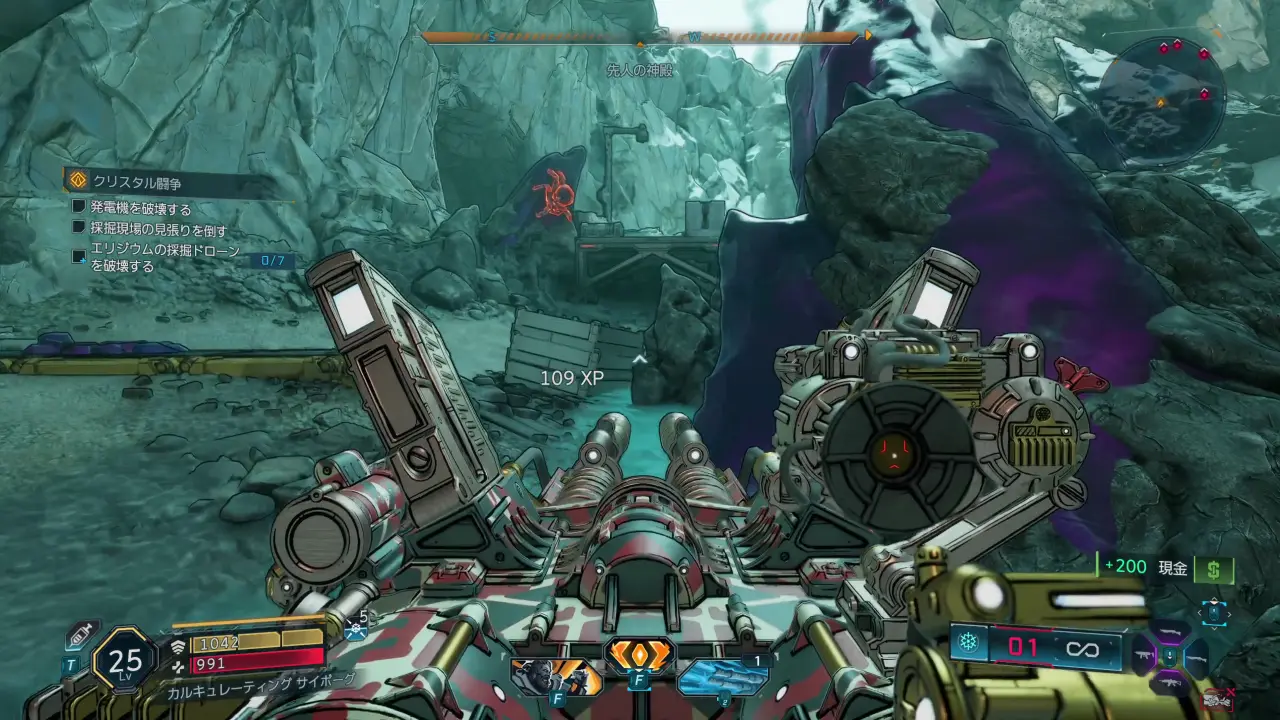Click the cryo snowflake element icon

968,643
